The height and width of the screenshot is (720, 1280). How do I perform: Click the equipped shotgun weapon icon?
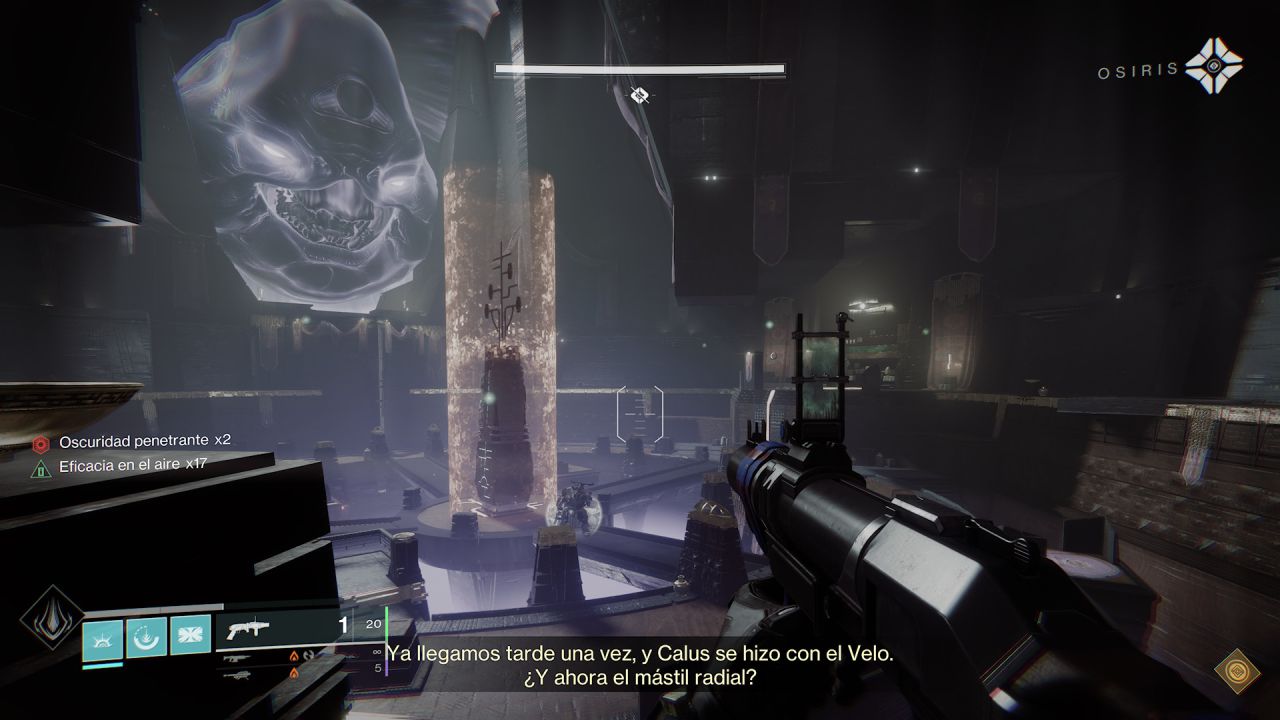click(250, 627)
